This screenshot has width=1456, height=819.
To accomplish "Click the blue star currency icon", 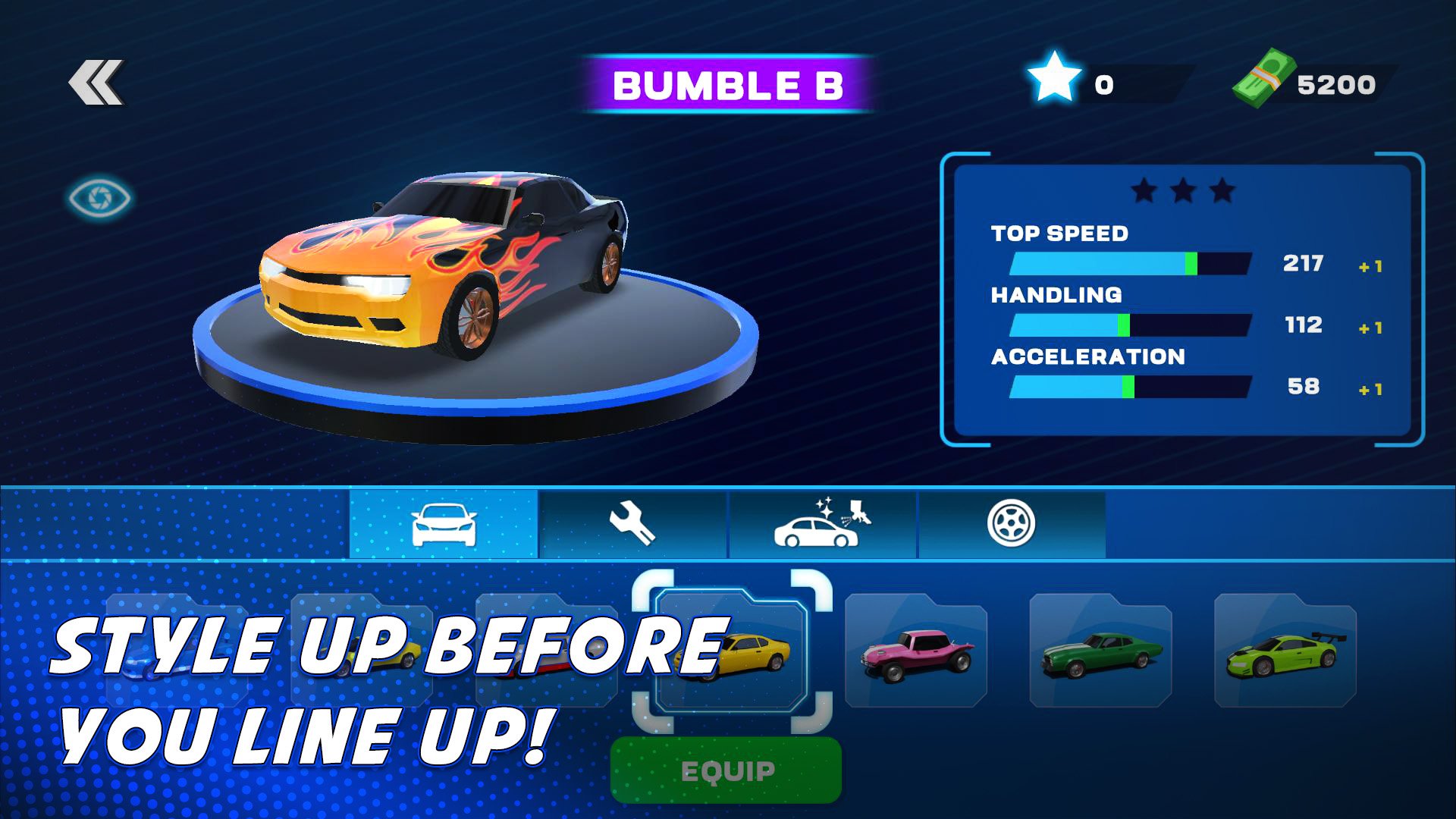I will 1053,77.
